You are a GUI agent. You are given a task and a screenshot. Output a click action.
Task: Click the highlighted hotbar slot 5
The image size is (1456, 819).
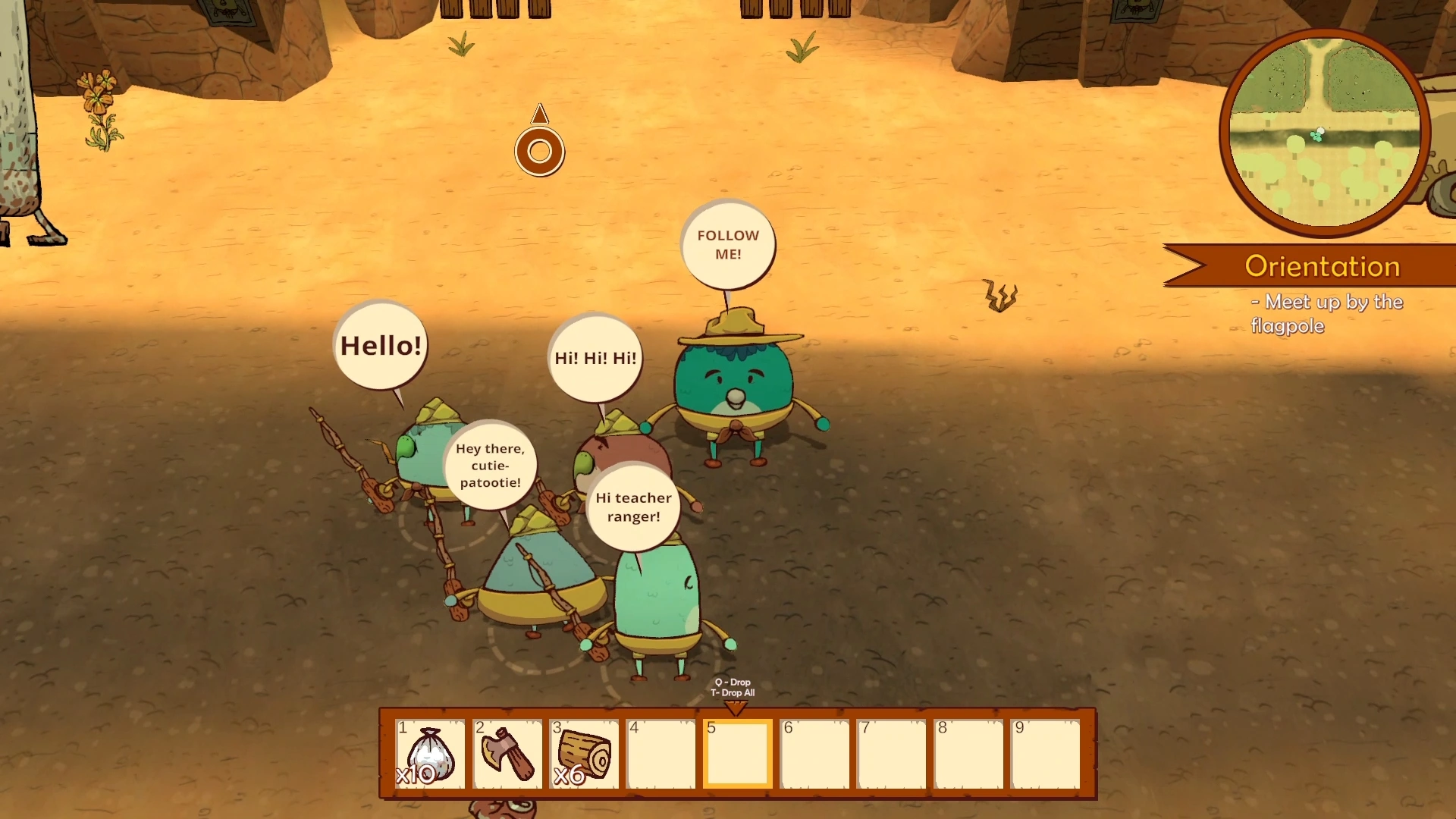737,754
